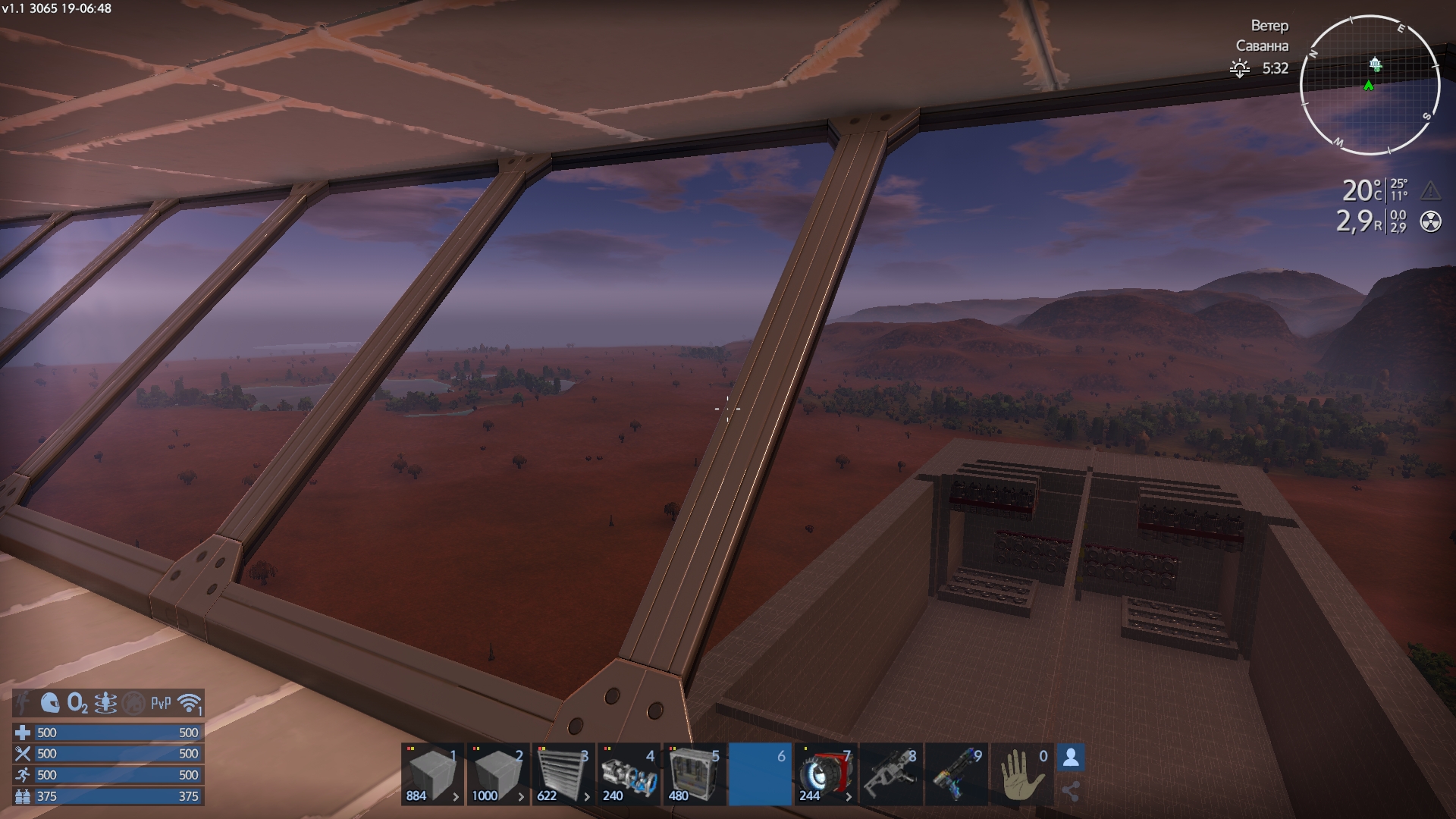The height and width of the screenshot is (819, 1456).
Task: Click the jetpack status icon
Action: (105, 703)
